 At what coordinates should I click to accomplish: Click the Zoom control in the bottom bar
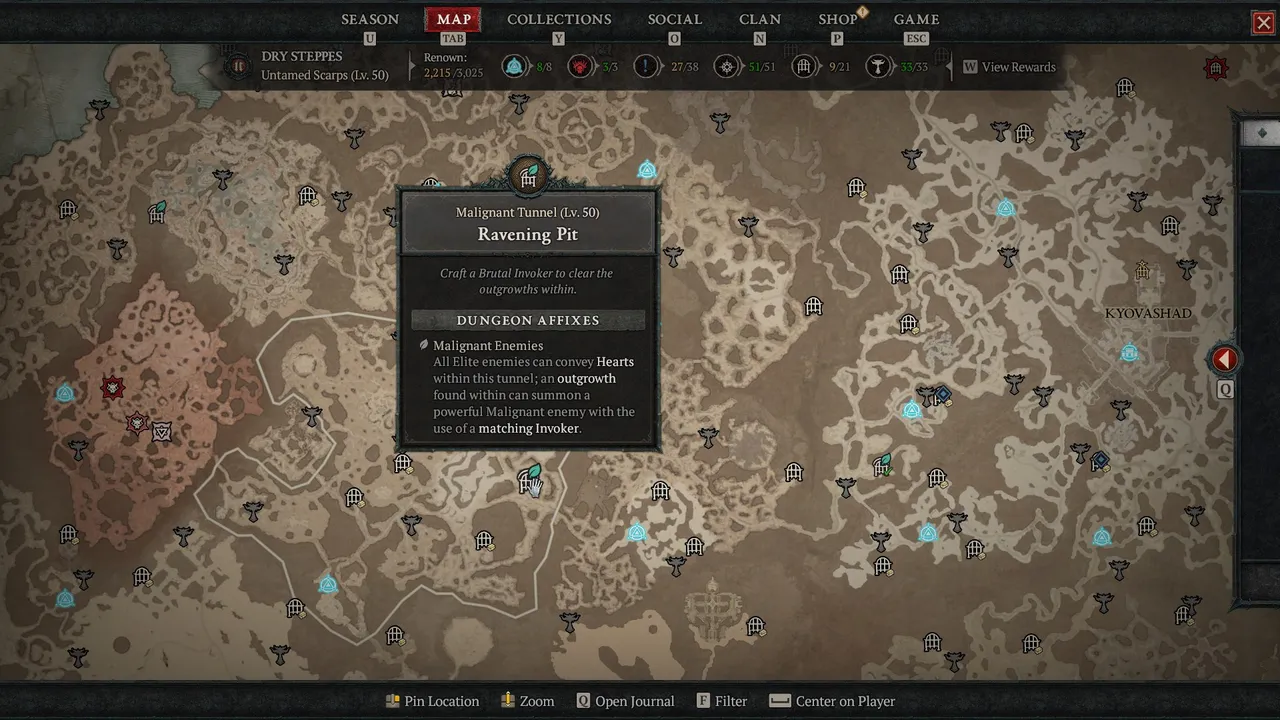(527, 701)
